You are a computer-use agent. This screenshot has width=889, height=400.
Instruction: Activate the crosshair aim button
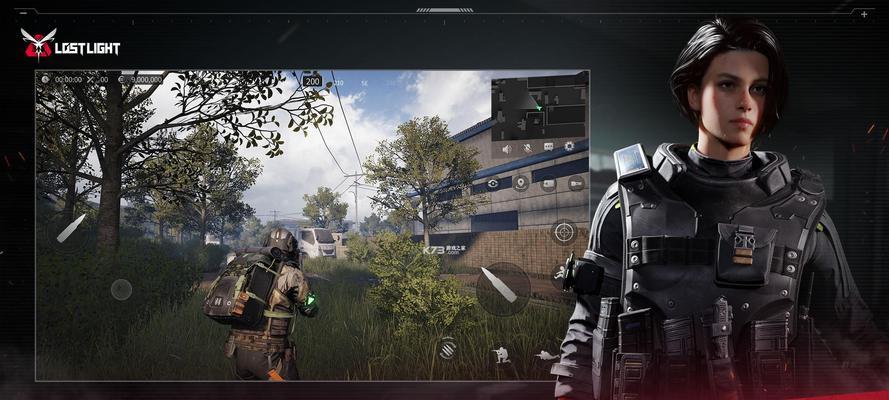pyautogui.click(x=564, y=232)
